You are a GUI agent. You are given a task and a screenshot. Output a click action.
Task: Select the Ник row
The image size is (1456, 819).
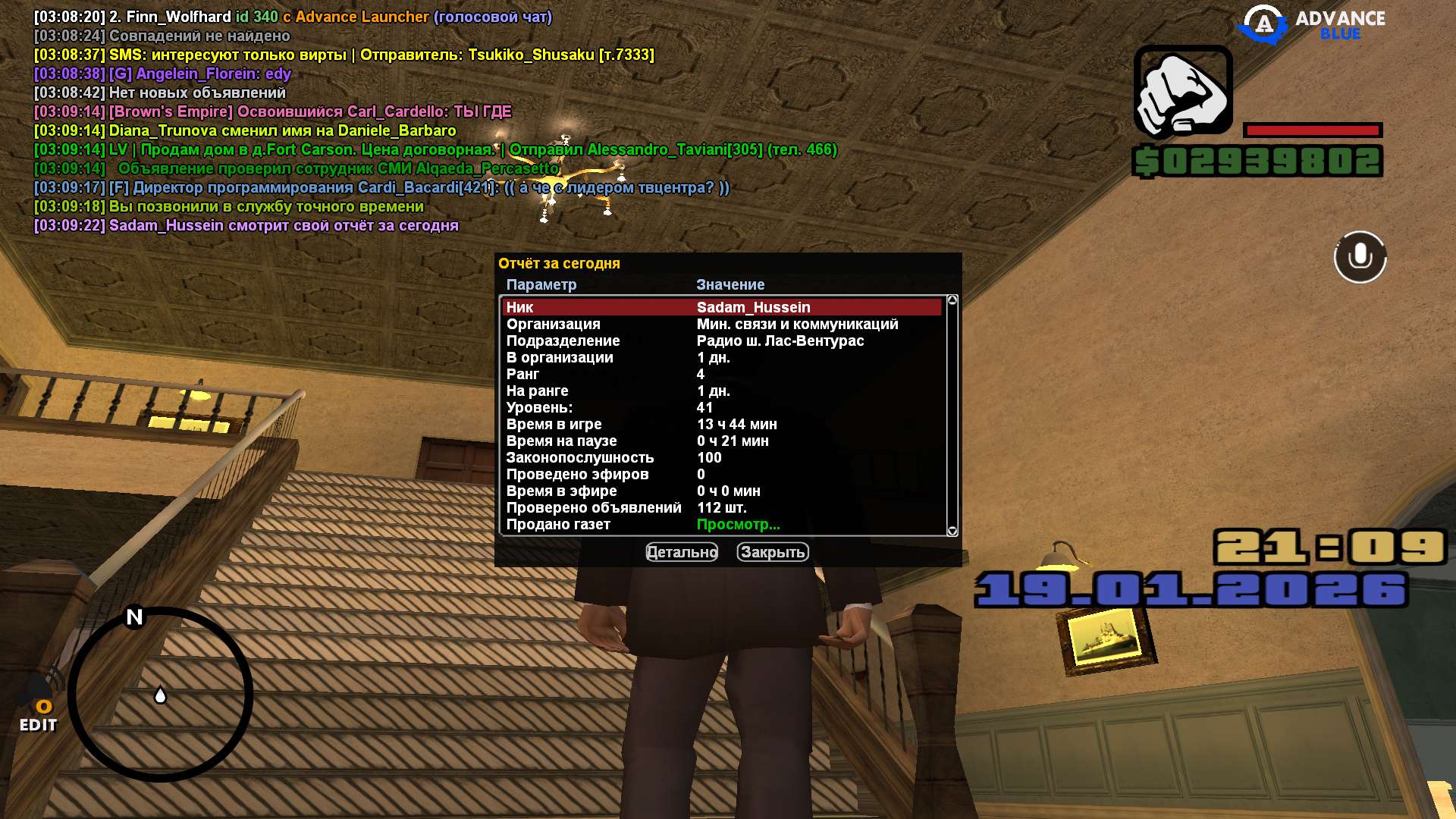pos(720,307)
